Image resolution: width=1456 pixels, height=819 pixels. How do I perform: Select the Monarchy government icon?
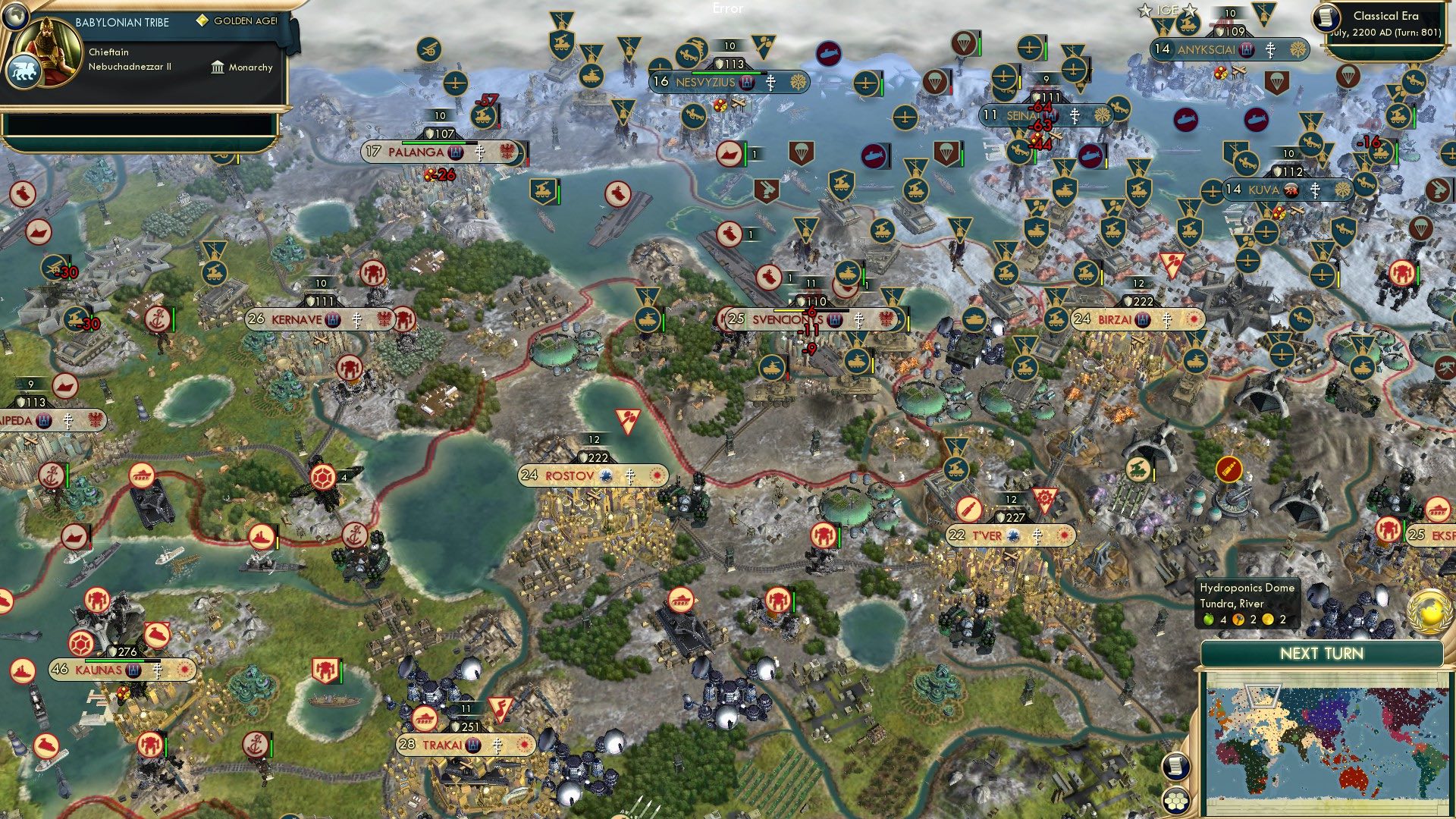tap(218, 67)
